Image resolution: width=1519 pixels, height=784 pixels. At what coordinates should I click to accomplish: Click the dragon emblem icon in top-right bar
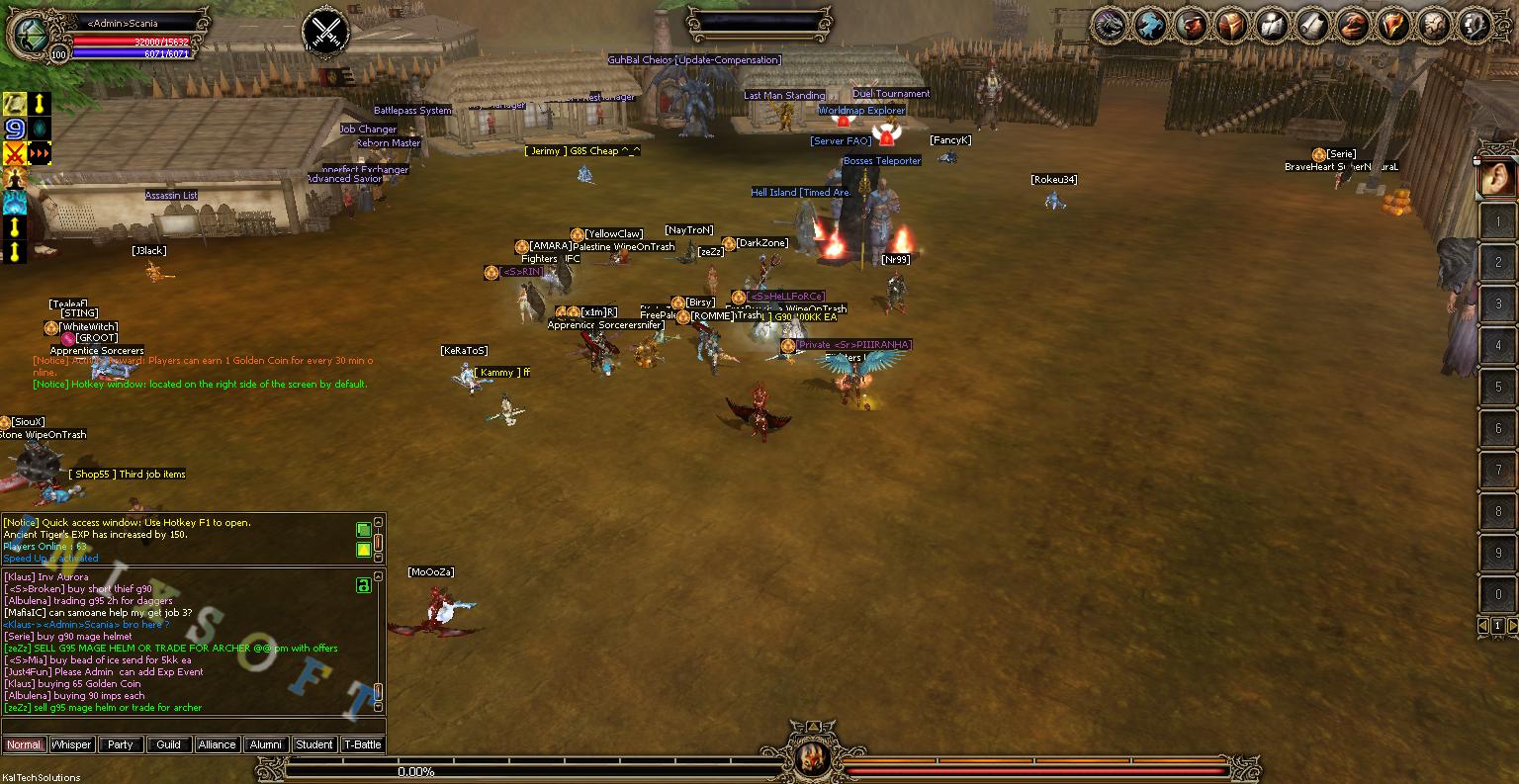(1110, 25)
